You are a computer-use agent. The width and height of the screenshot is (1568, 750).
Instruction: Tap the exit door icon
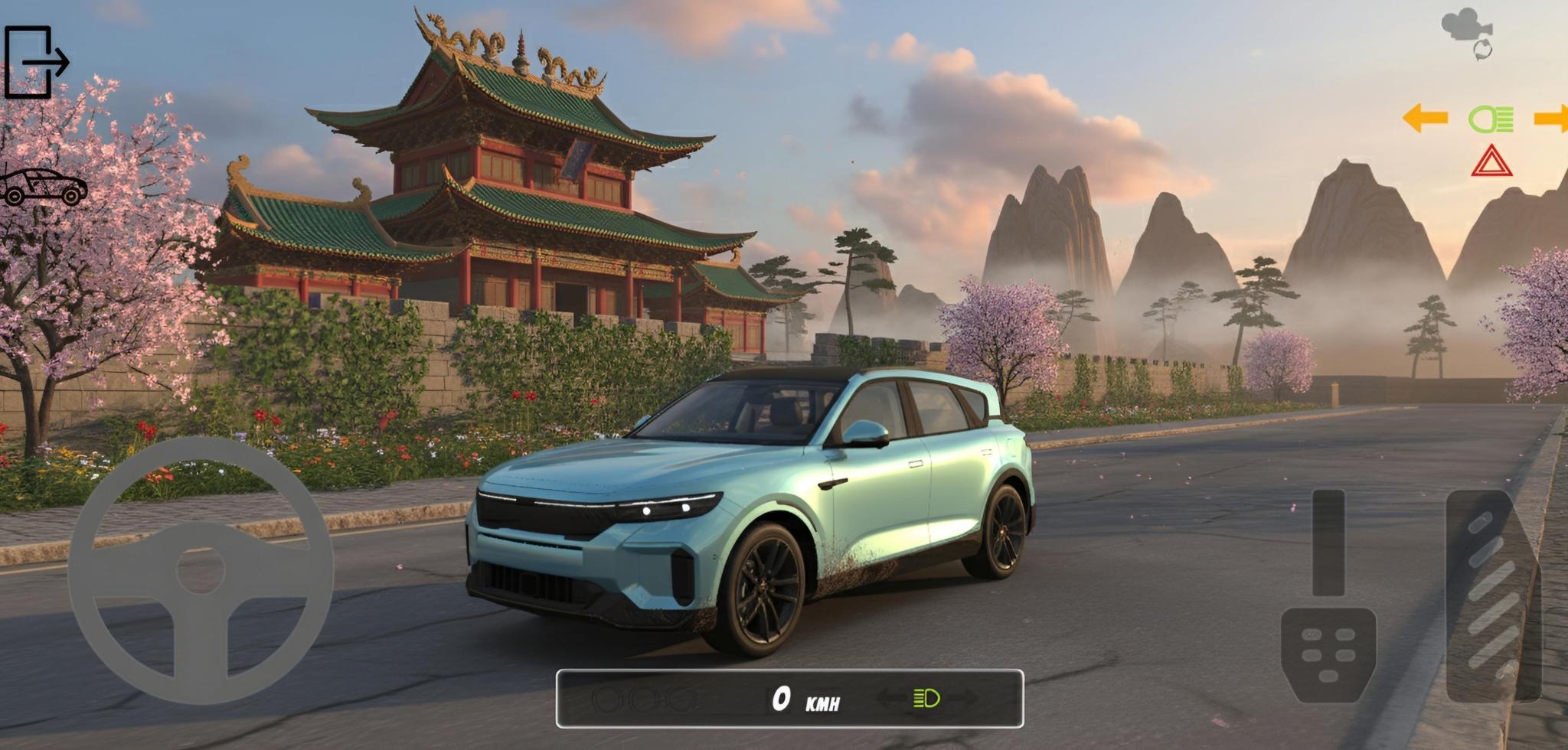(x=35, y=62)
